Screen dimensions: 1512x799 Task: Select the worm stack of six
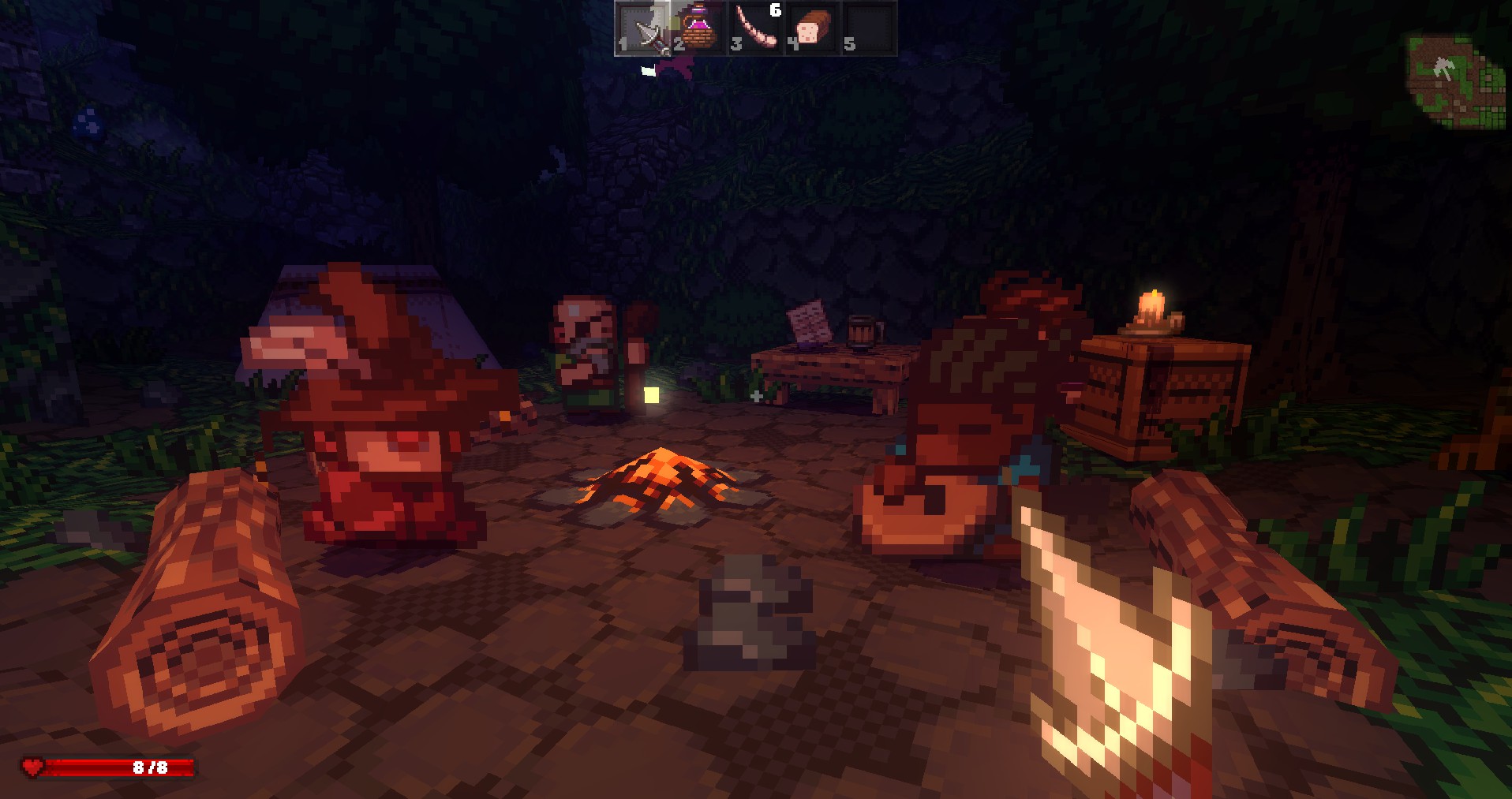[756, 29]
